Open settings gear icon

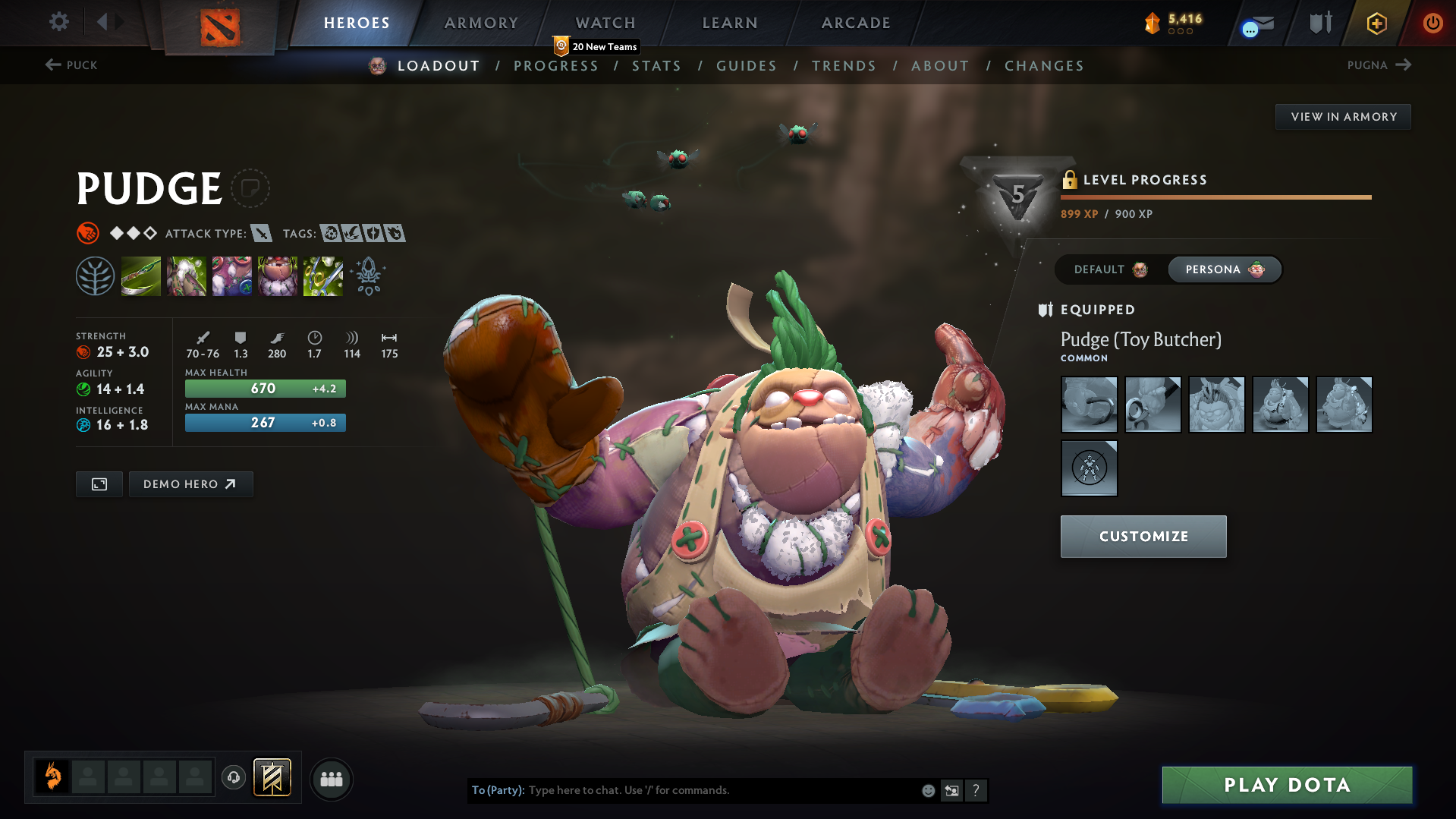click(x=59, y=22)
